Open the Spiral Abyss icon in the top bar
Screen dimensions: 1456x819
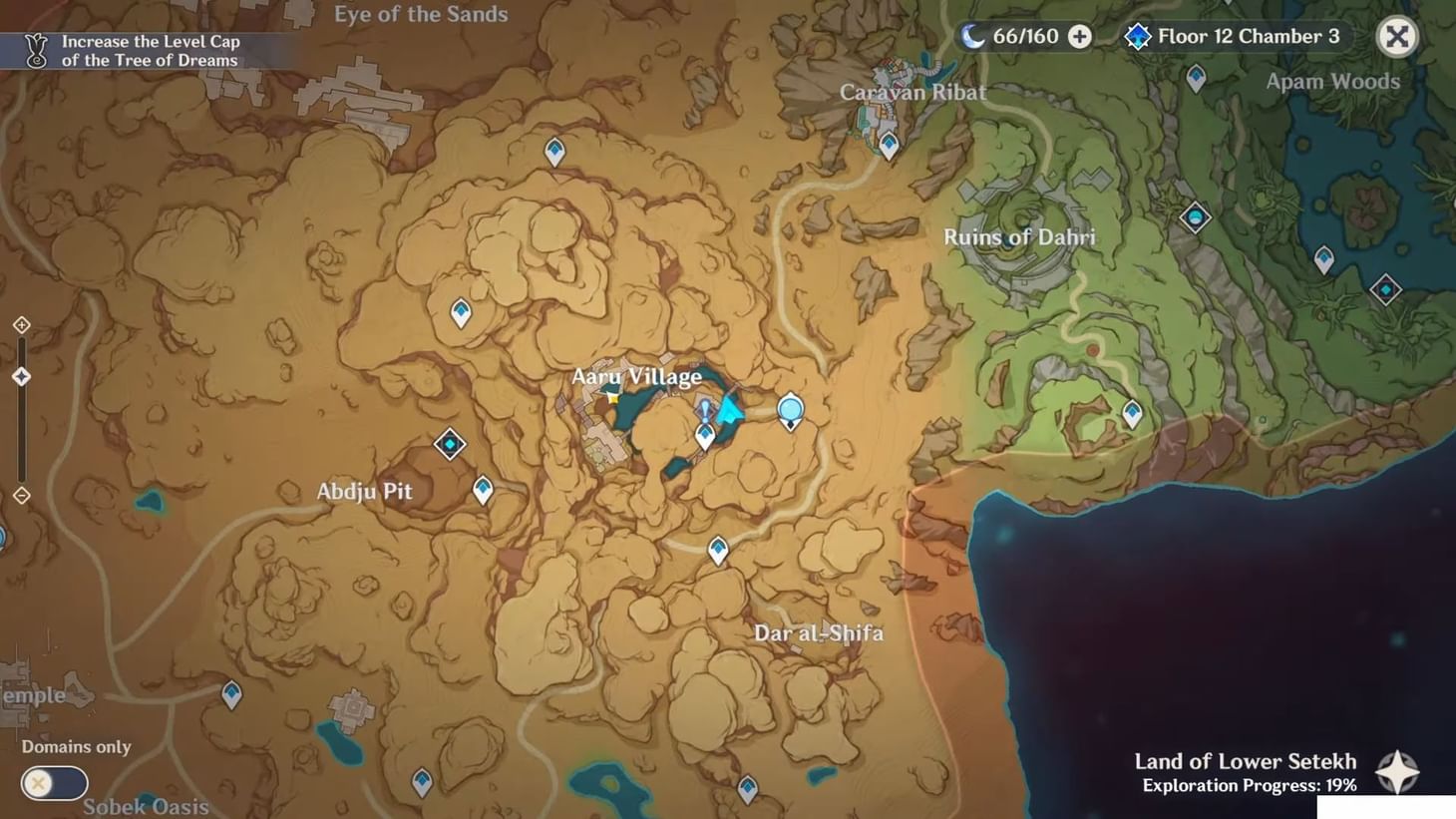[1137, 36]
